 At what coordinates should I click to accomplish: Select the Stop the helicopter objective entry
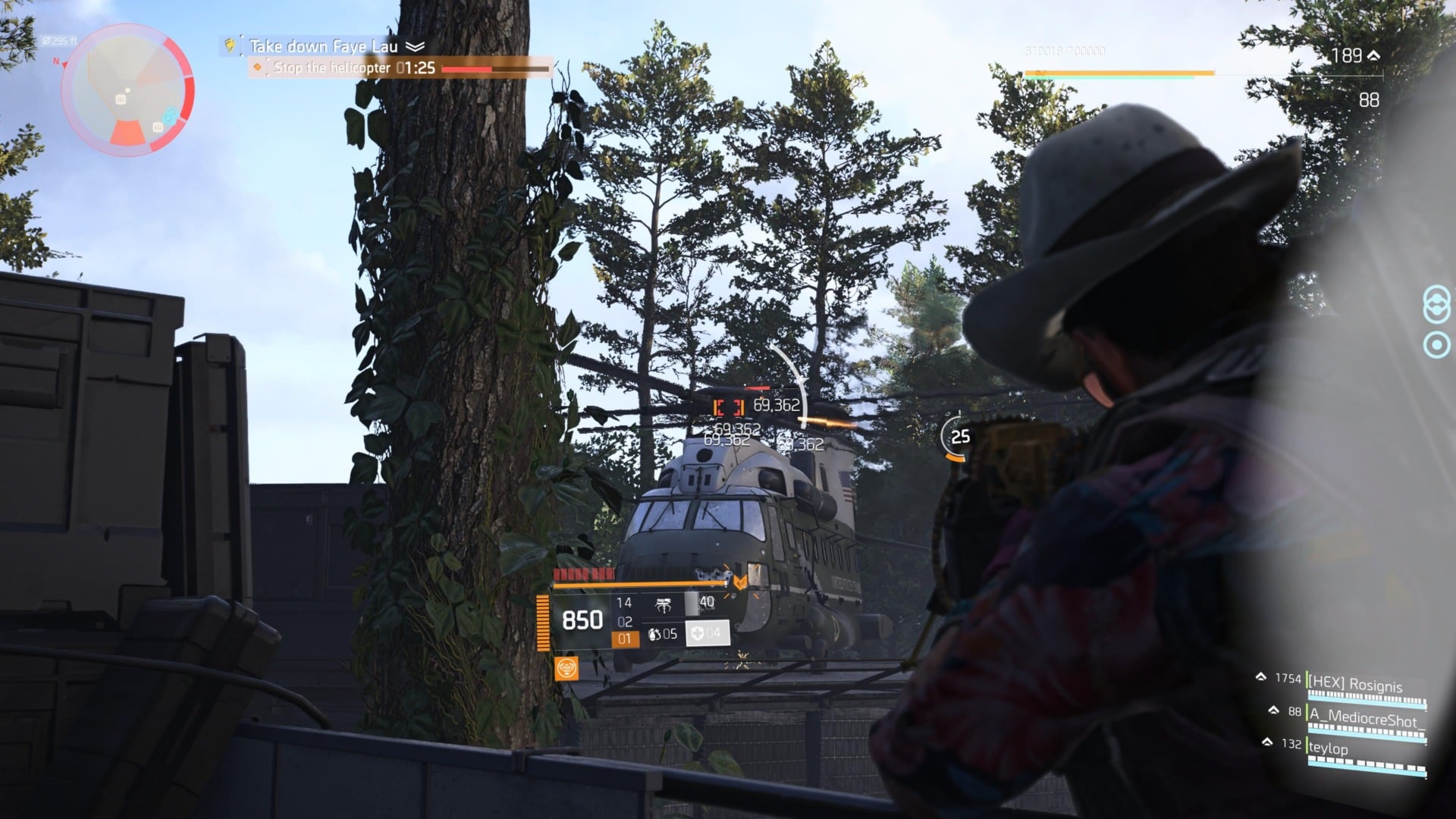tap(334, 68)
